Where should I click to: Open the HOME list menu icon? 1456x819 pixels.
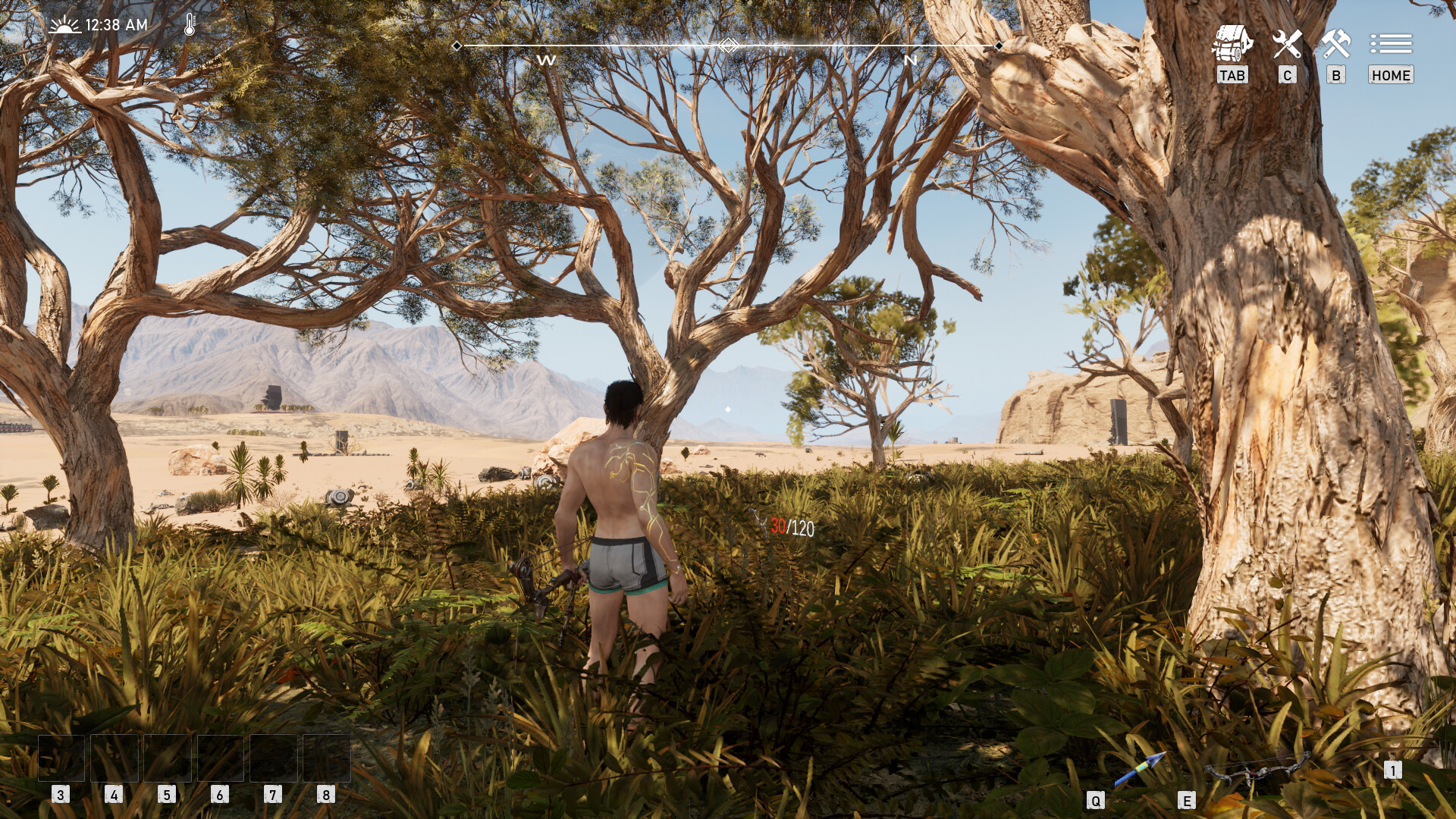tap(1390, 43)
